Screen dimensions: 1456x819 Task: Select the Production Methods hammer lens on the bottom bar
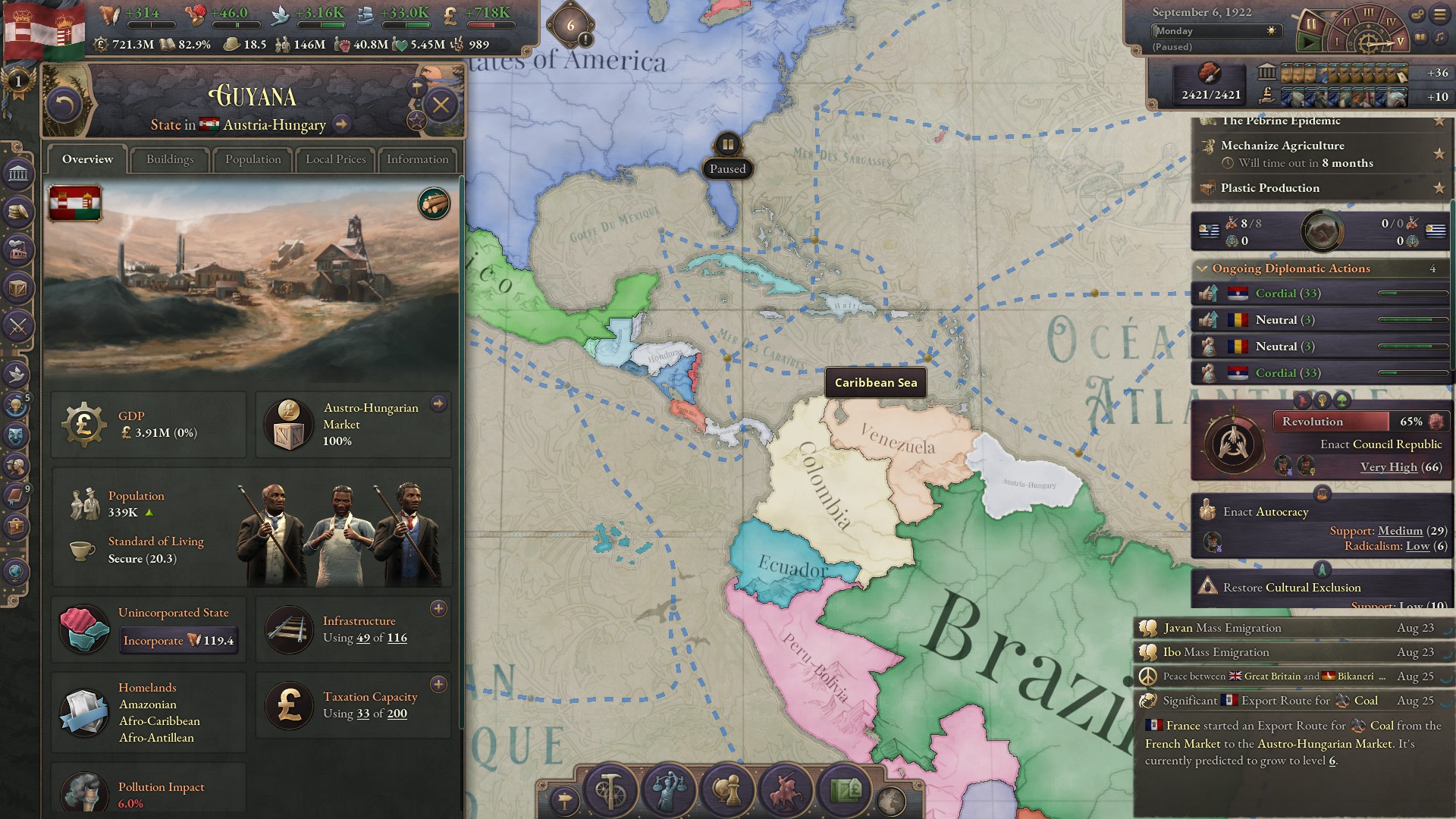(609, 791)
